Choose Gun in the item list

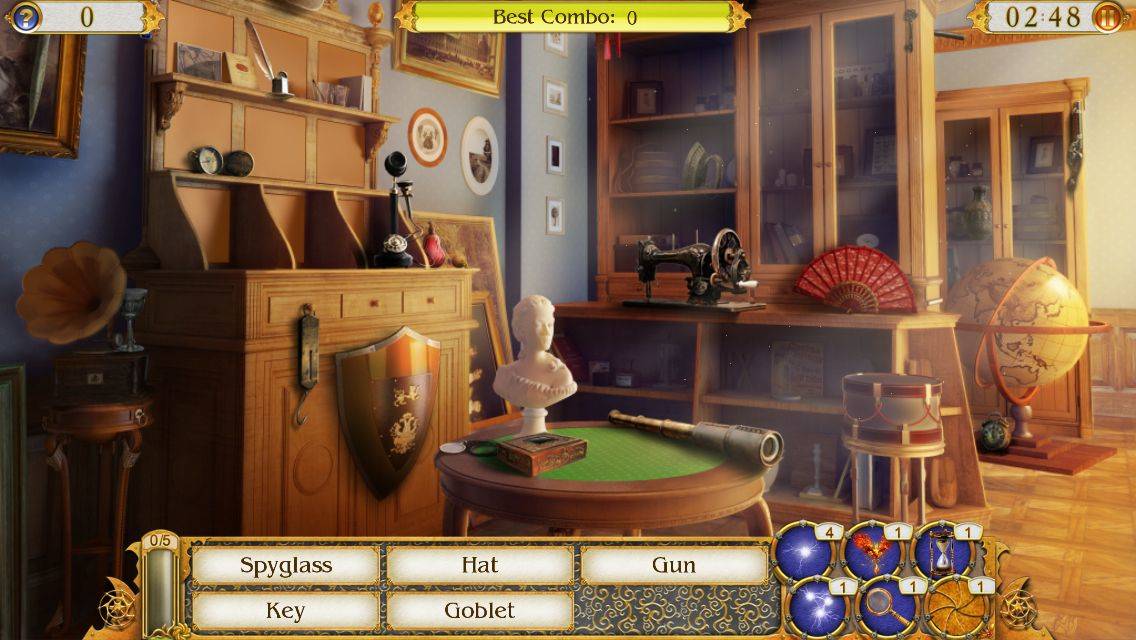[x=674, y=565]
